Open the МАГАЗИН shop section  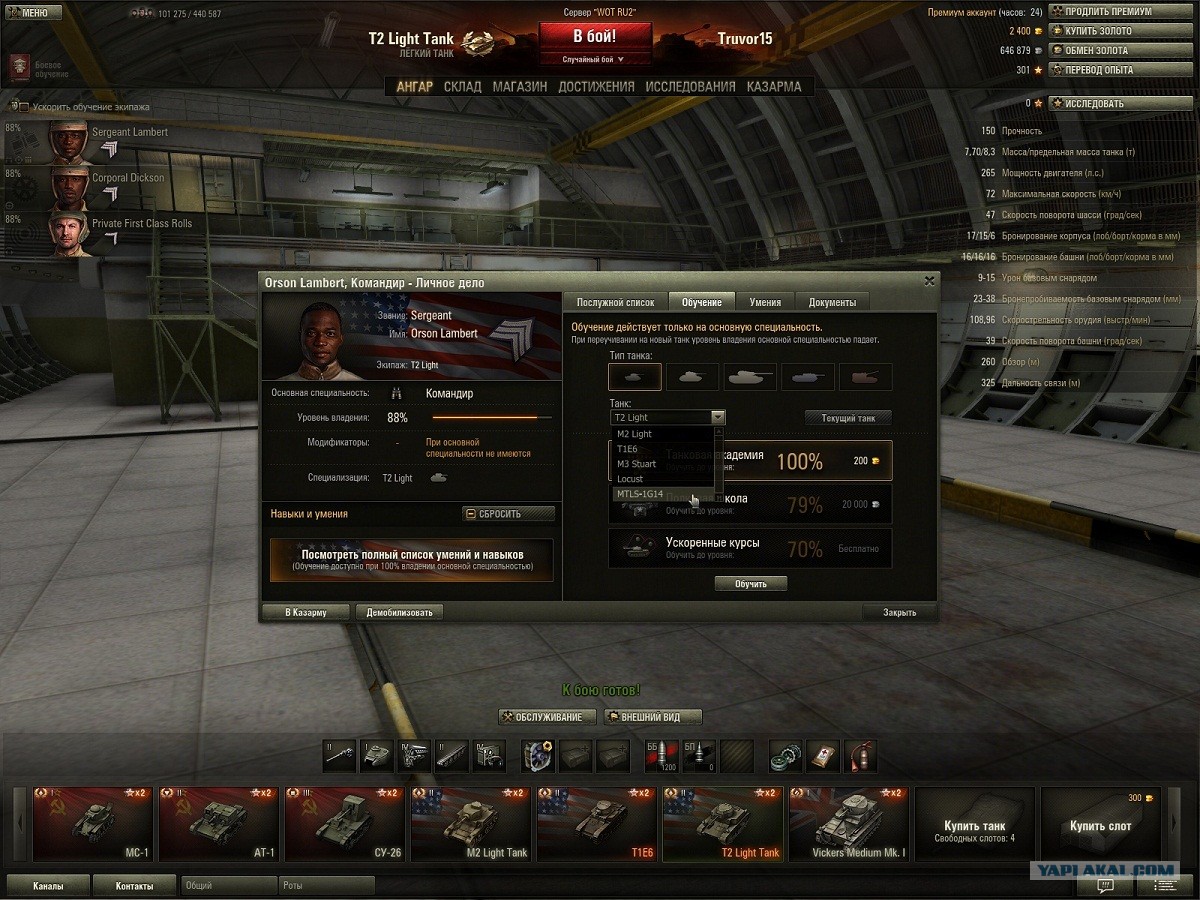(519, 87)
